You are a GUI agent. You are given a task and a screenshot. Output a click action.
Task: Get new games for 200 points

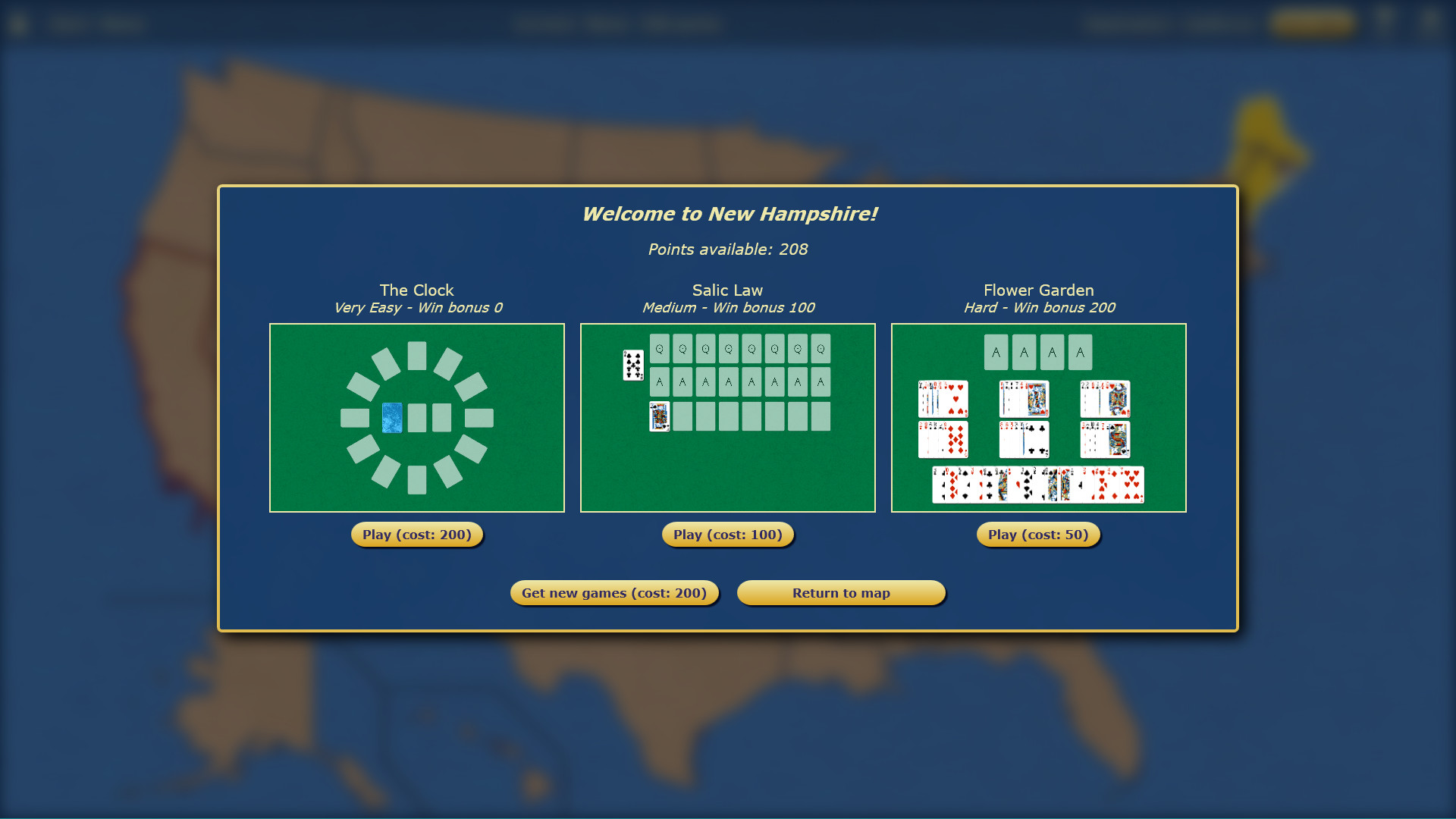[614, 592]
